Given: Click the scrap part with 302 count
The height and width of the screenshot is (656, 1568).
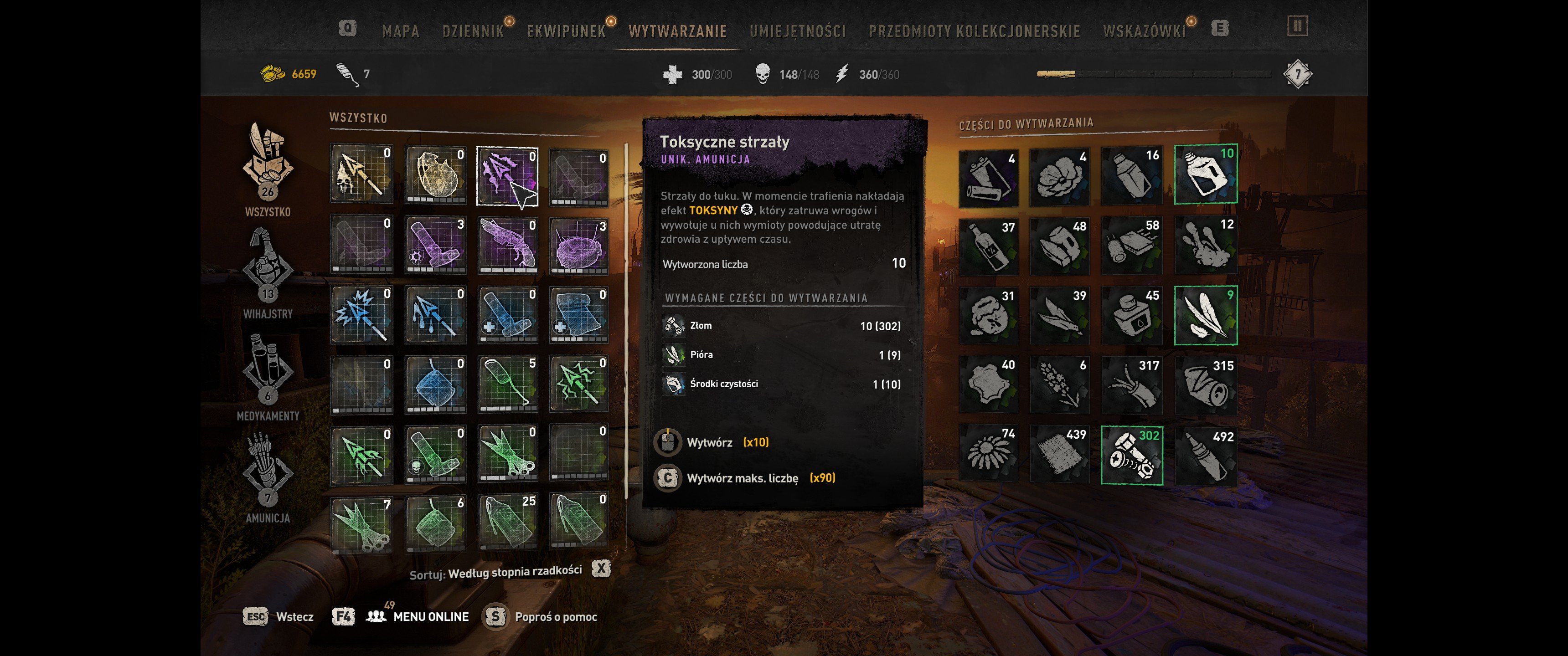Looking at the screenshot, I should click(x=1132, y=455).
